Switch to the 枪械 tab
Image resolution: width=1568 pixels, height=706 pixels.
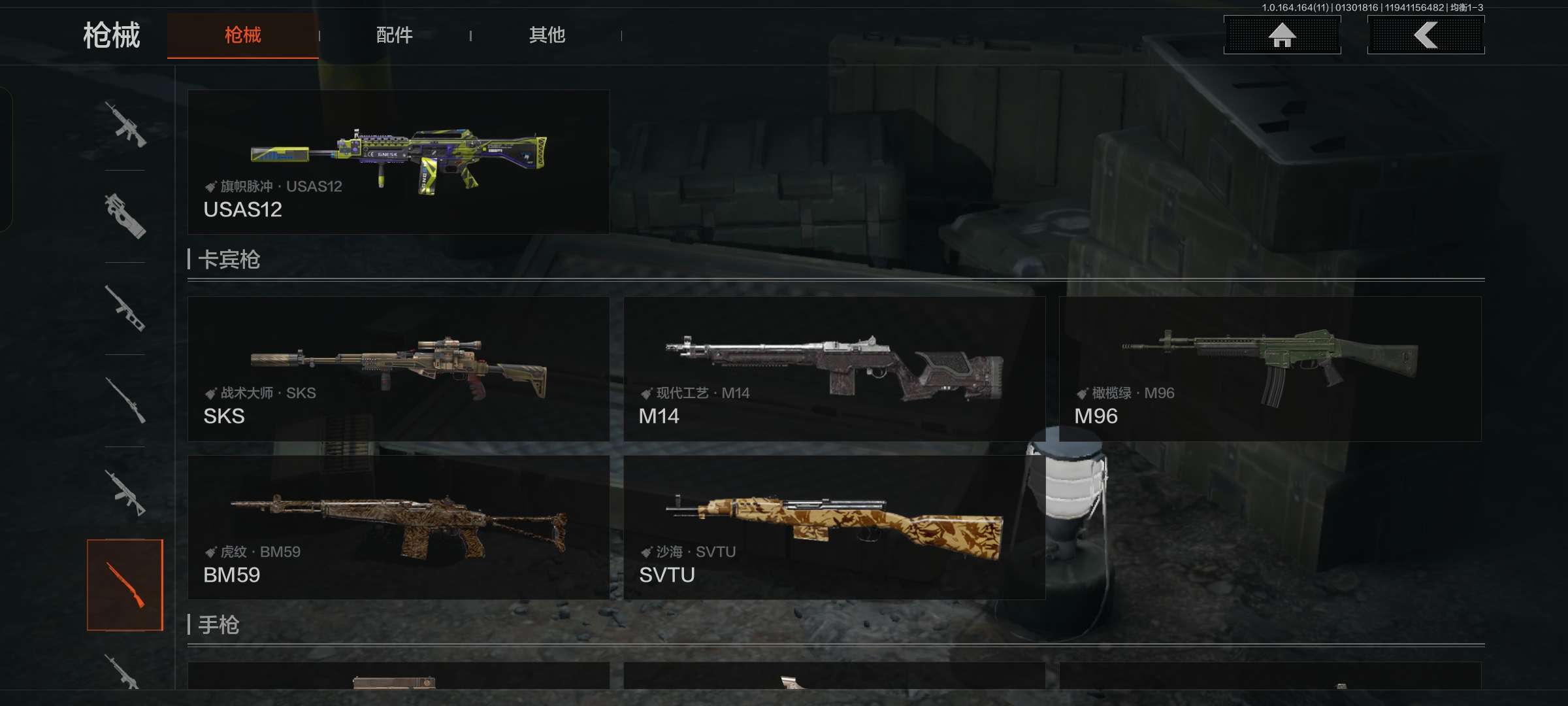(242, 35)
